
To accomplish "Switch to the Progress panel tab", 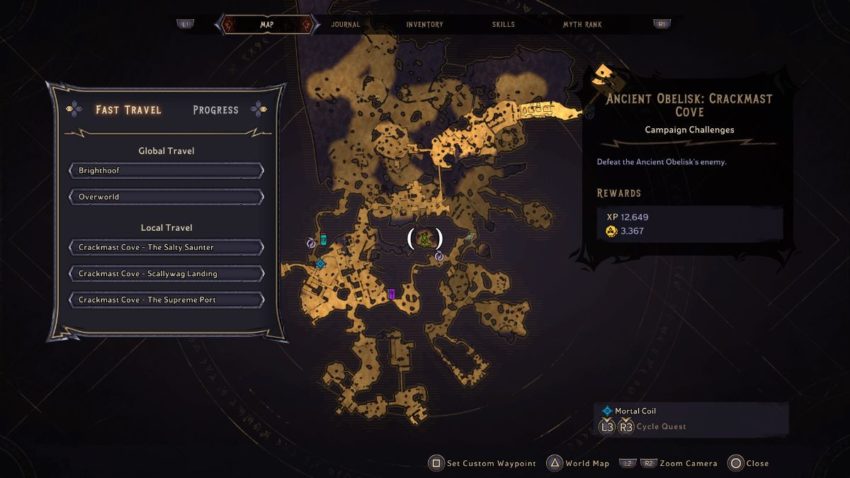I will [215, 109].
